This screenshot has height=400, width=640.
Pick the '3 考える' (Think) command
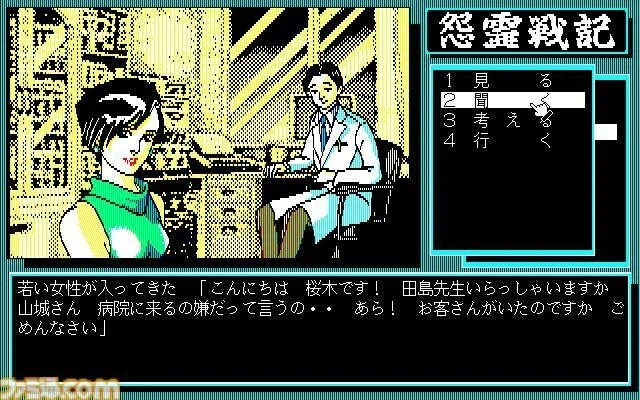click(x=511, y=121)
